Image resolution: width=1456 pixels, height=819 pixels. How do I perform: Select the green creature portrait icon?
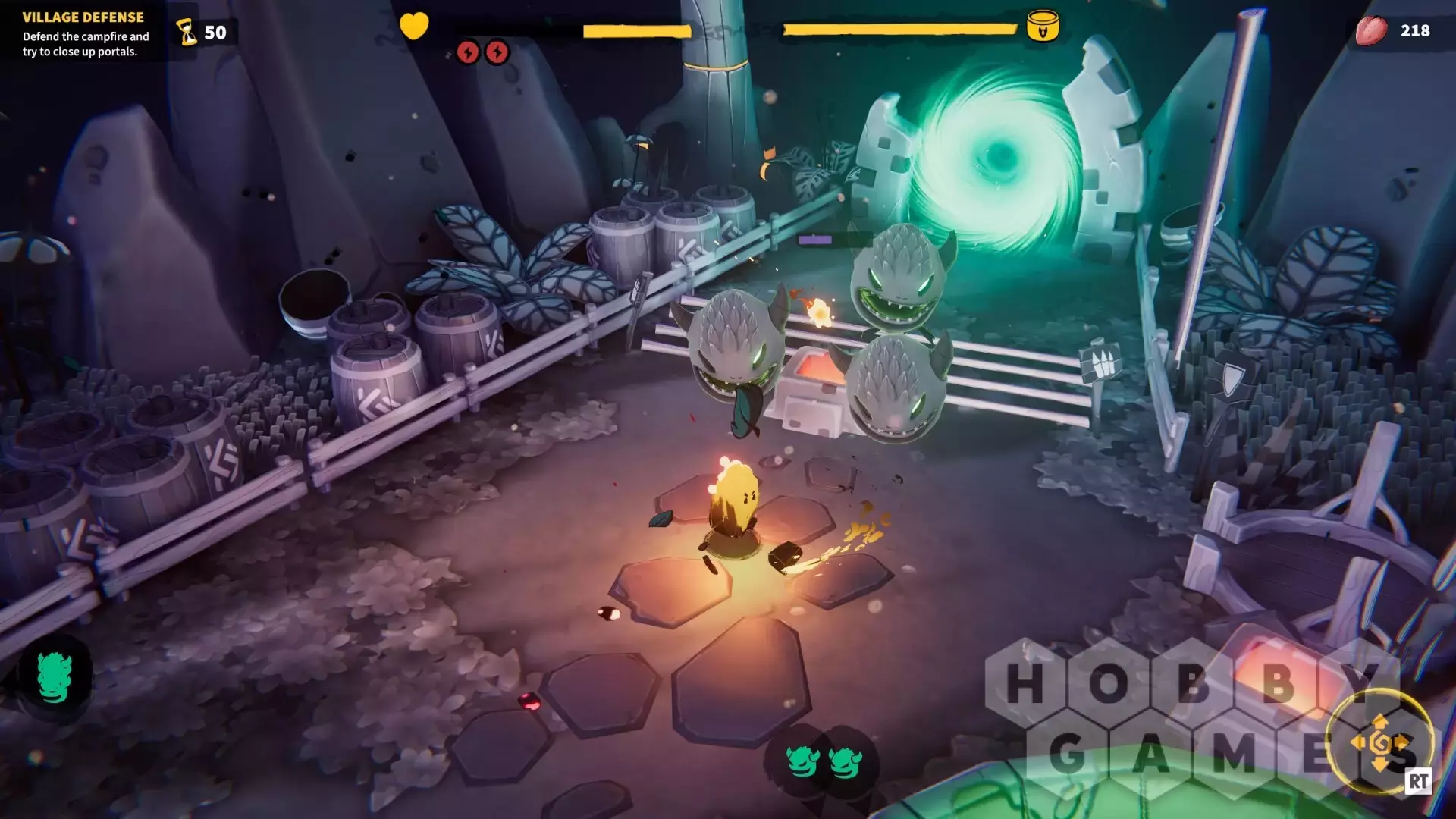click(55, 677)
